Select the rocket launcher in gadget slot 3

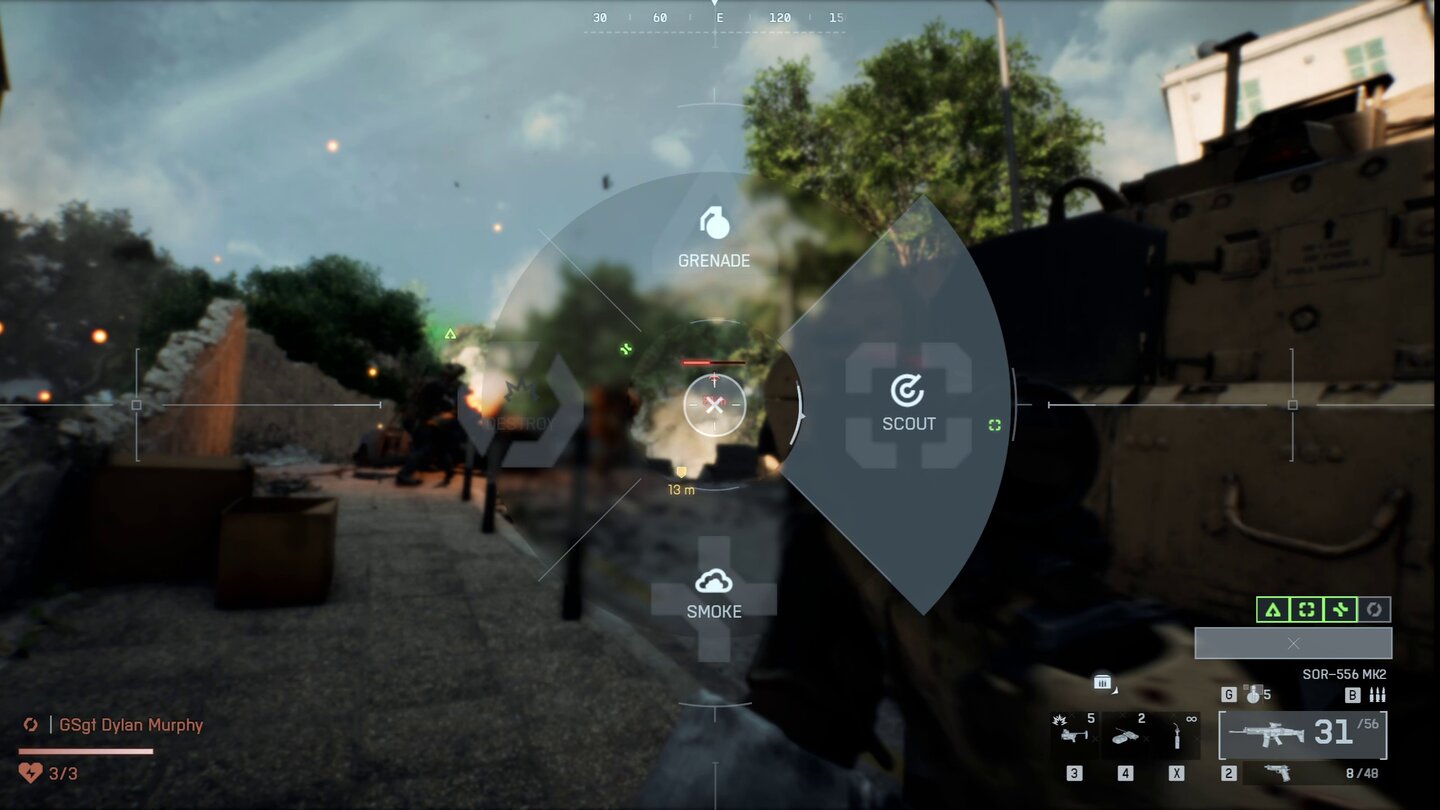pos(1073,733)
